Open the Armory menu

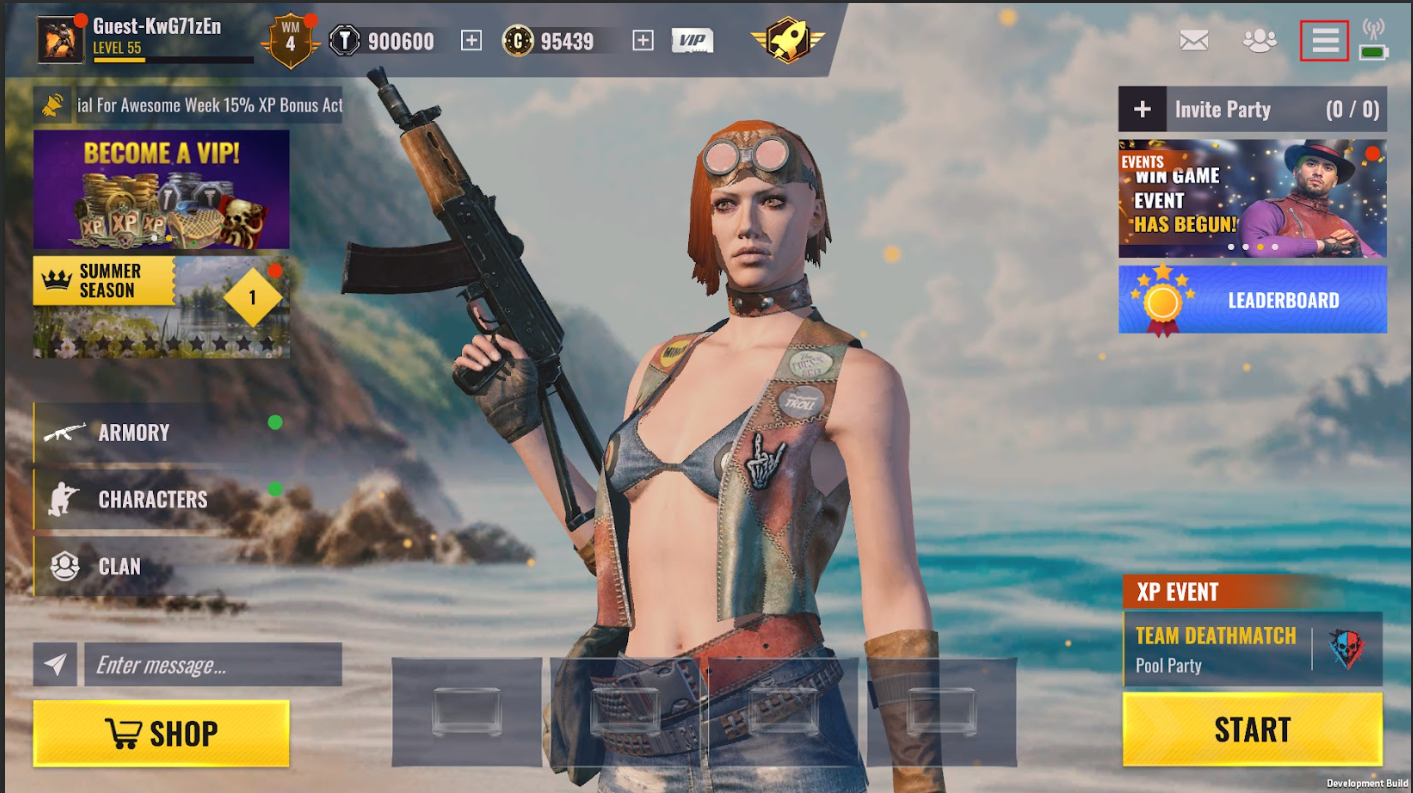[133, 433]
